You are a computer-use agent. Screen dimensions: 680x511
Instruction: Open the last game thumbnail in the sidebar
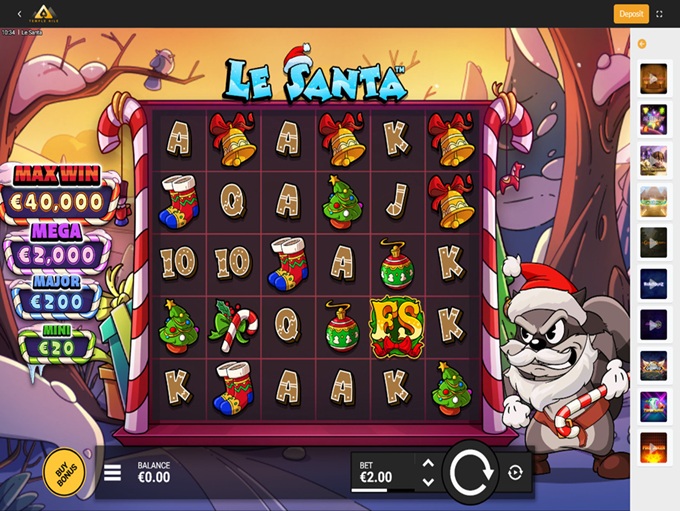pos(654,447)
